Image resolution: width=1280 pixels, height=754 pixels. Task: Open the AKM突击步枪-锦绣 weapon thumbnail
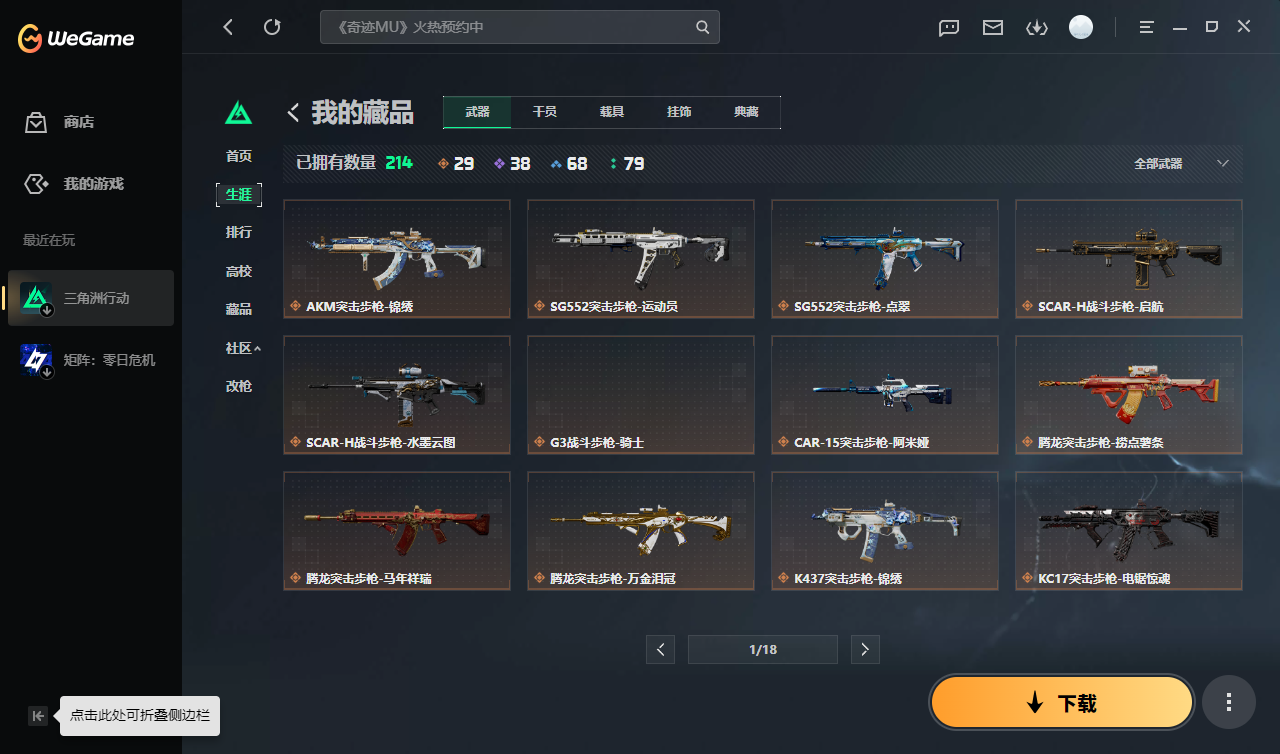click(x=396, y=259)
